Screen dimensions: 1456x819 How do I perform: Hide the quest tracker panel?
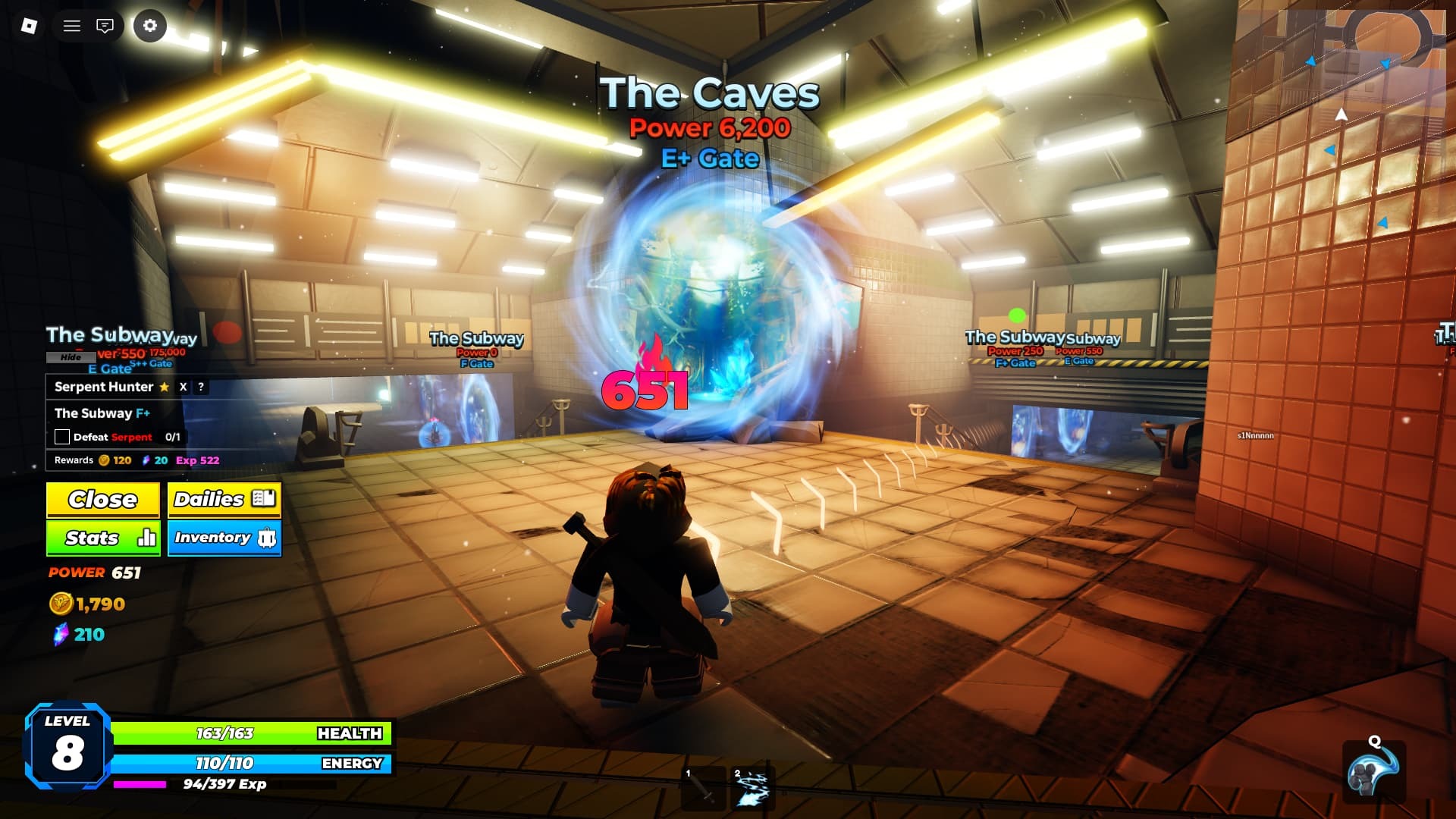(x=71, y=357)
